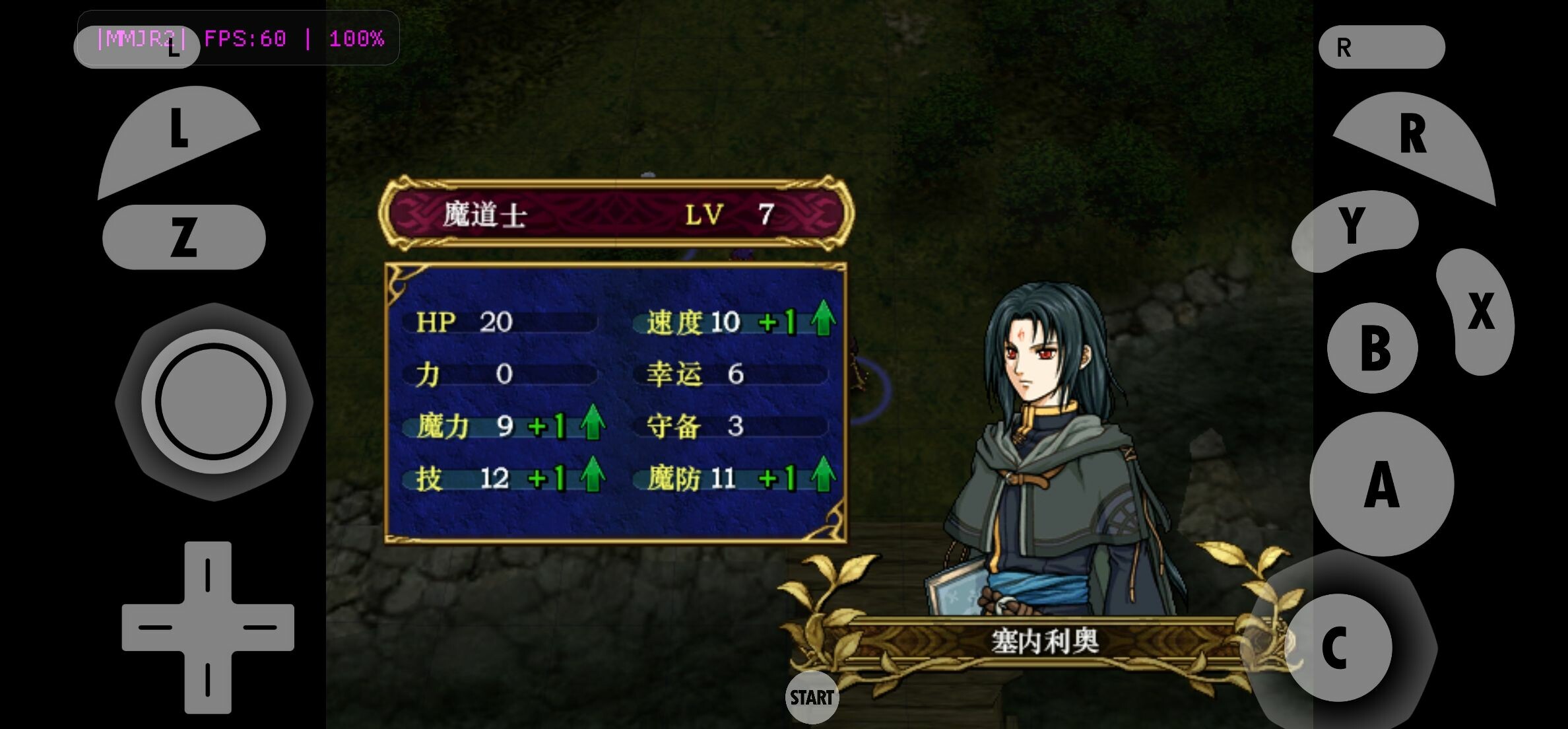Image resolution: width=1568 pixels, height=729 pixels.
Task: Tap the round B button
Action: click(1373, 348)
